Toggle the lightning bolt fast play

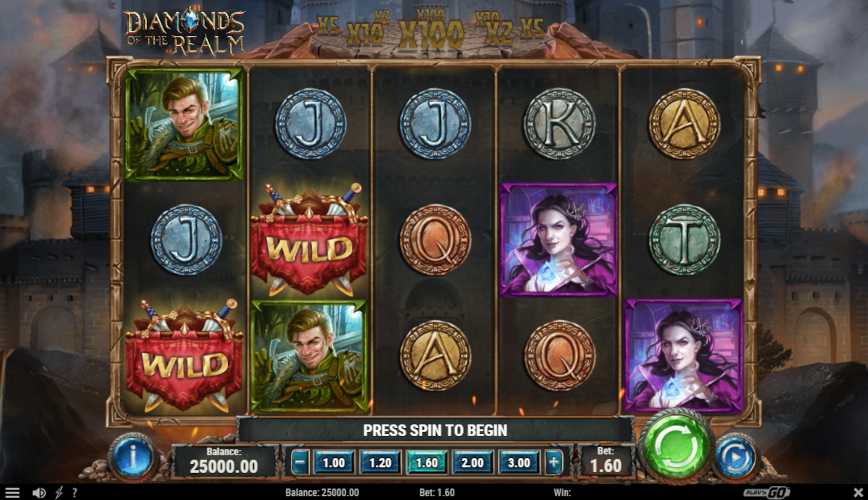point(59,492)
